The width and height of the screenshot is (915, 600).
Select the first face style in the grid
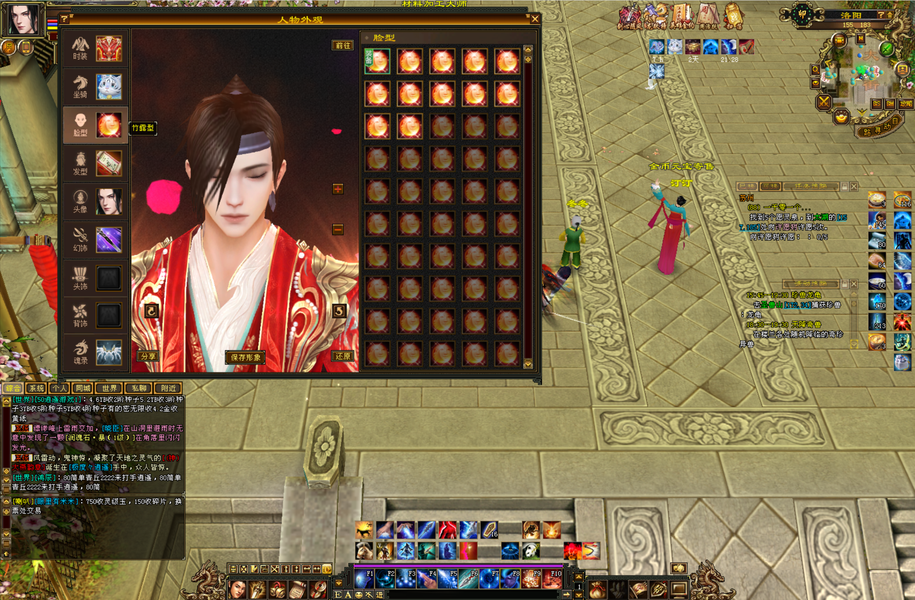pos(377,61)
